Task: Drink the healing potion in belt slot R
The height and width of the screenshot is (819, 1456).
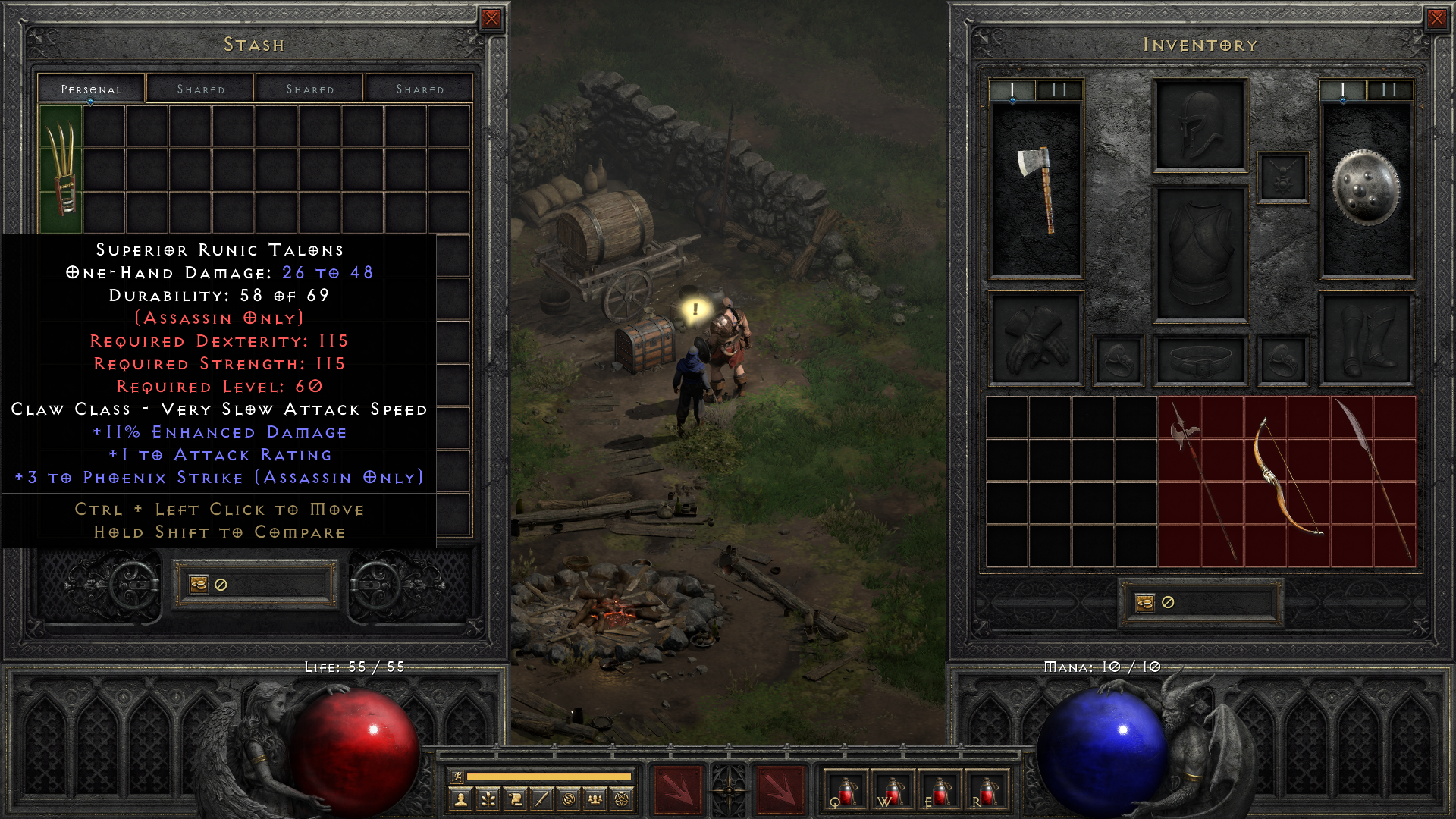Action: point(990,793)
